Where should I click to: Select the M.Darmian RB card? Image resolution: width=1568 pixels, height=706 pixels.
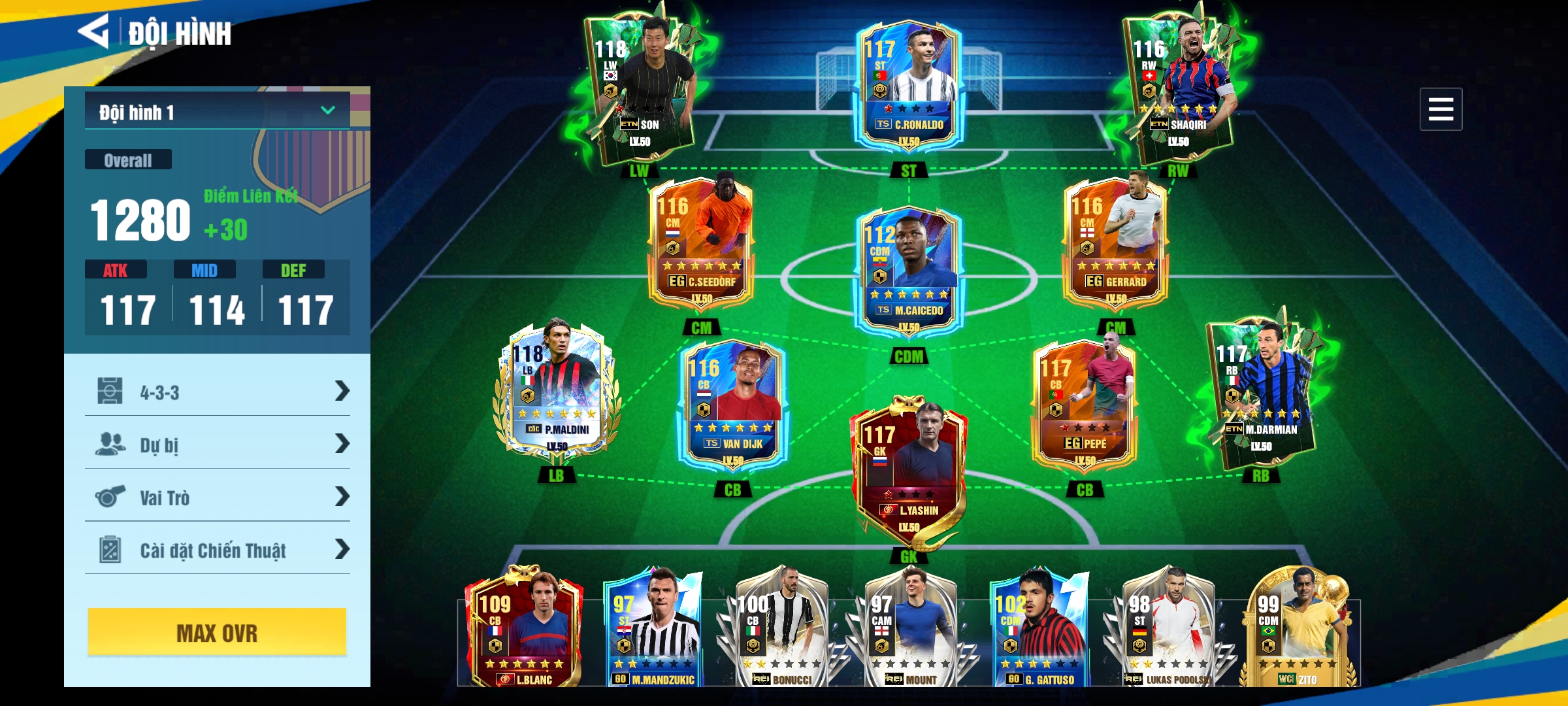click(x=1261, y=392)
